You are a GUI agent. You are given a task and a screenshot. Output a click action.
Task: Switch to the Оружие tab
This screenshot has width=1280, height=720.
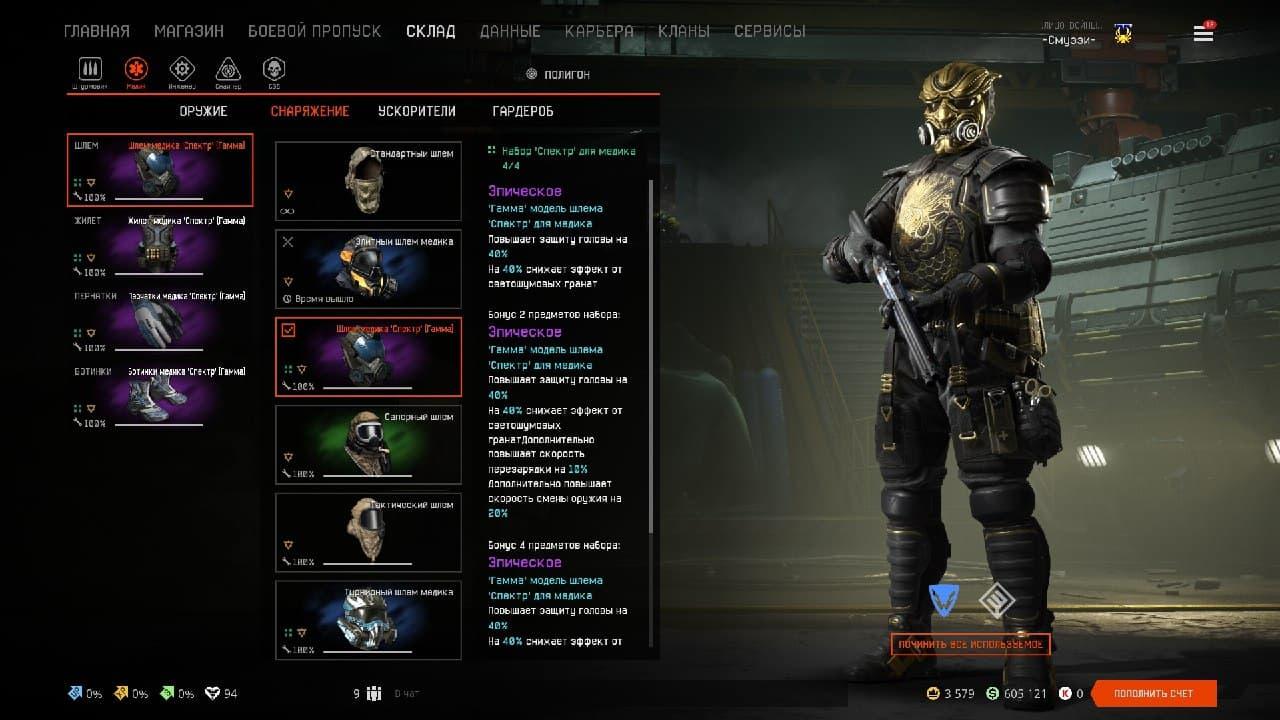[x=204, y=111]
